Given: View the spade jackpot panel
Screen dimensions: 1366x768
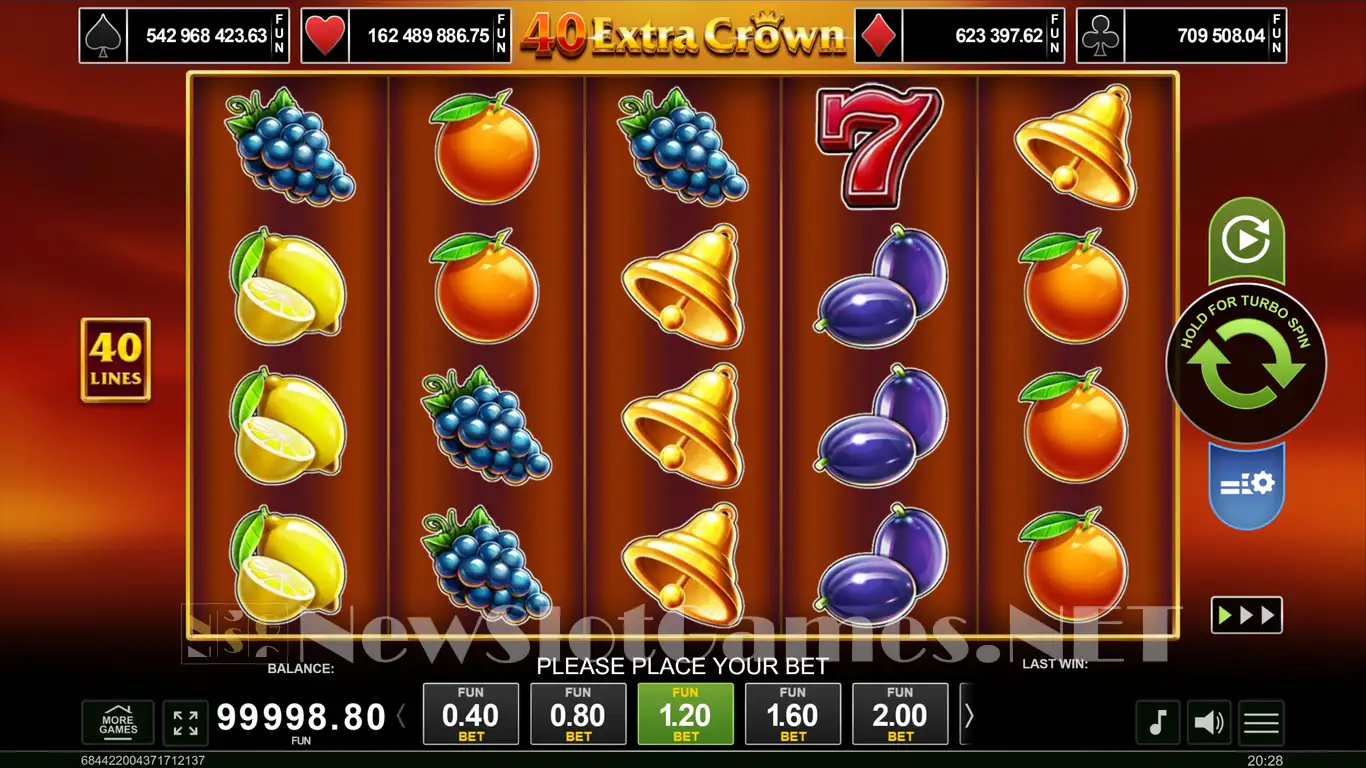Looking at the screenshot, I should 184,36.
